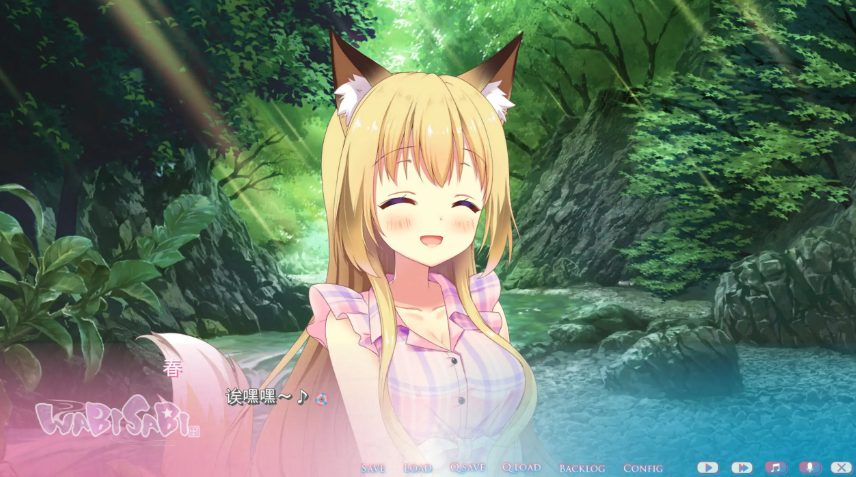This screenshot has width=856, height=477.
Task: Quick save with Q.Save
Action: click(467, 467)
